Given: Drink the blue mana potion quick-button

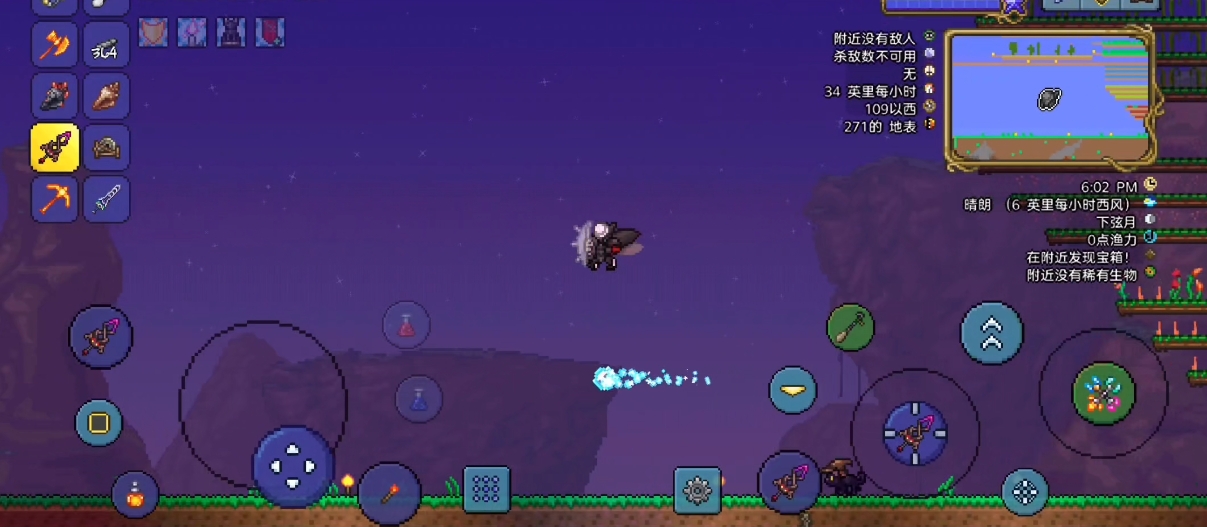Looking at the screenshot, I should tap(419, 398).
